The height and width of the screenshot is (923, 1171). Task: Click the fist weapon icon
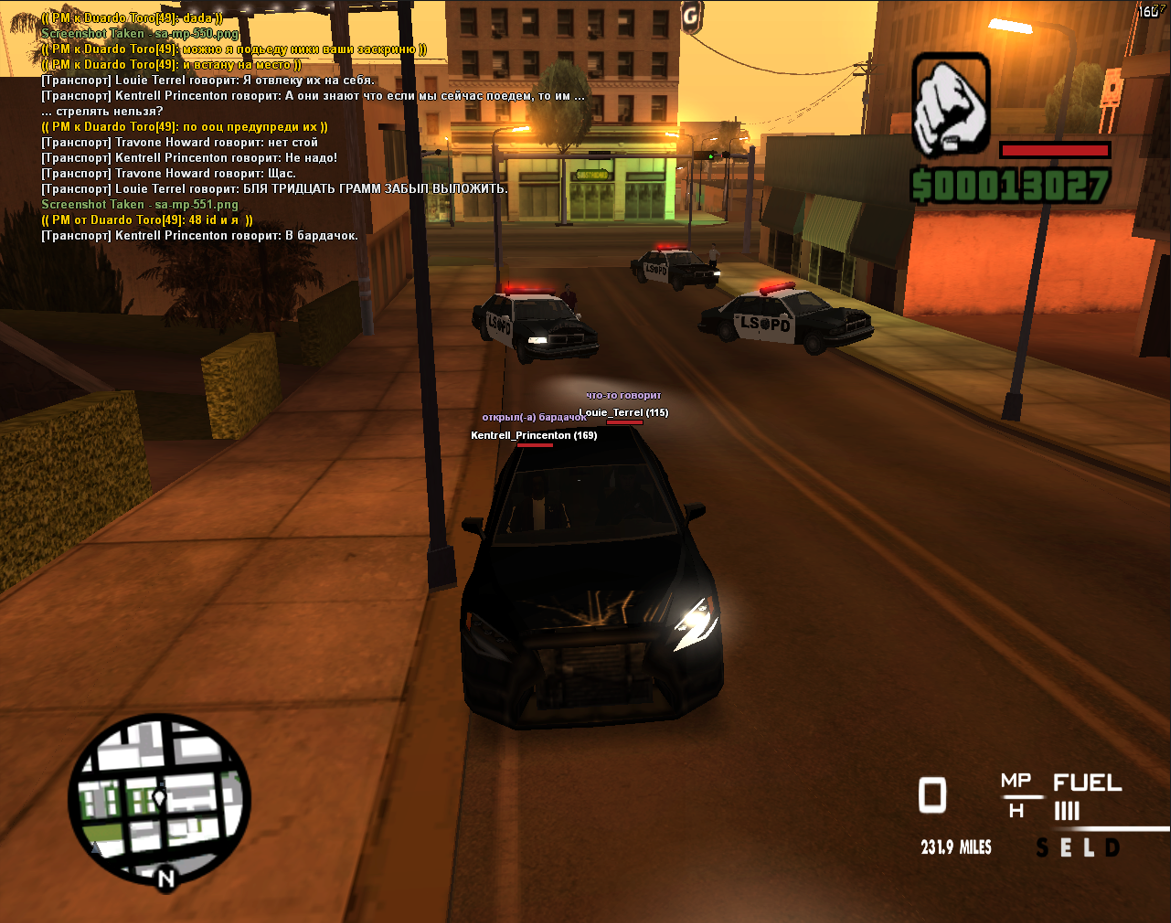pyautogui.click(x=951, y=105)
